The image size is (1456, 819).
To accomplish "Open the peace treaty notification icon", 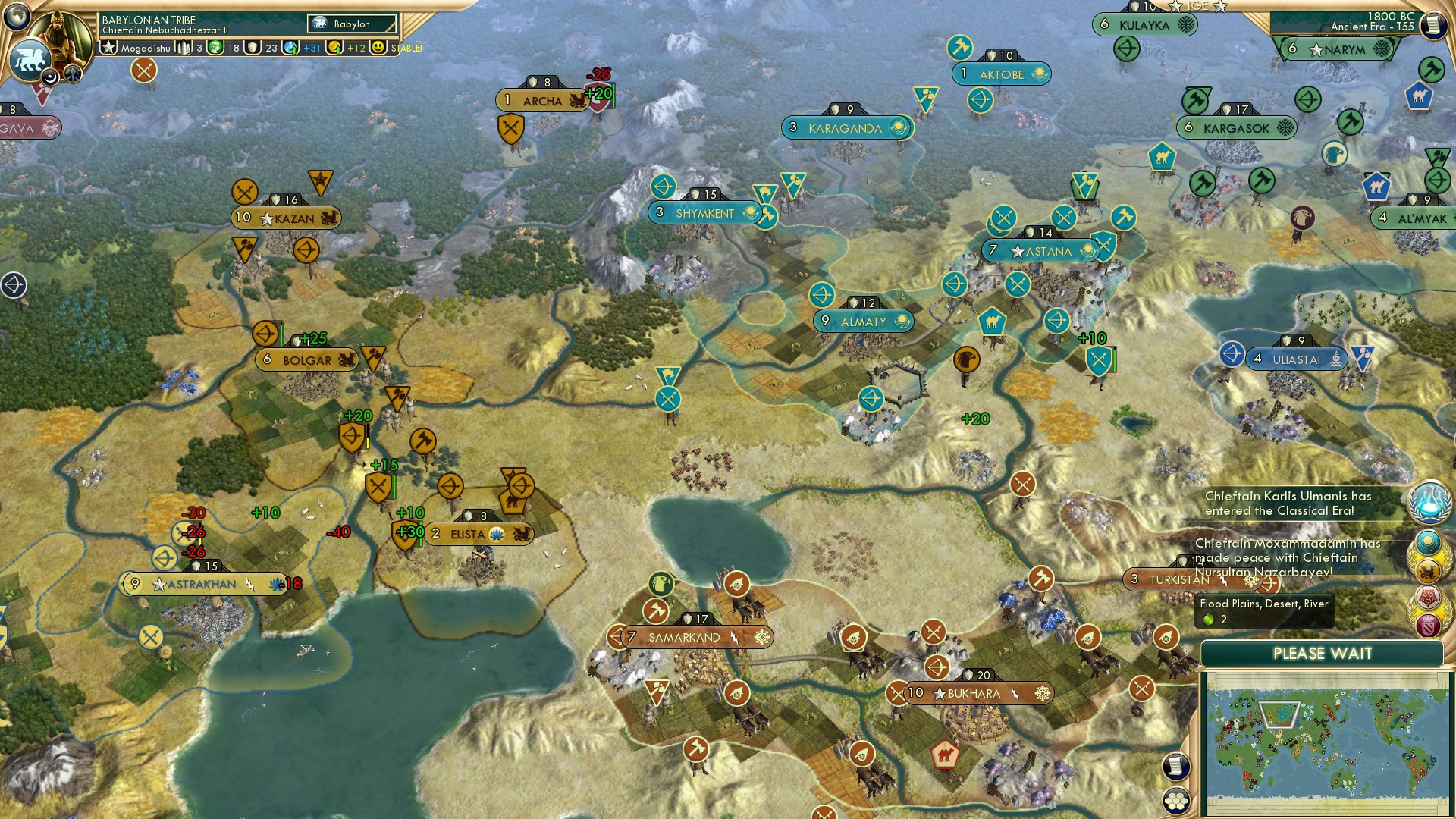I will pyautogui.click(x=1429, y=544).
